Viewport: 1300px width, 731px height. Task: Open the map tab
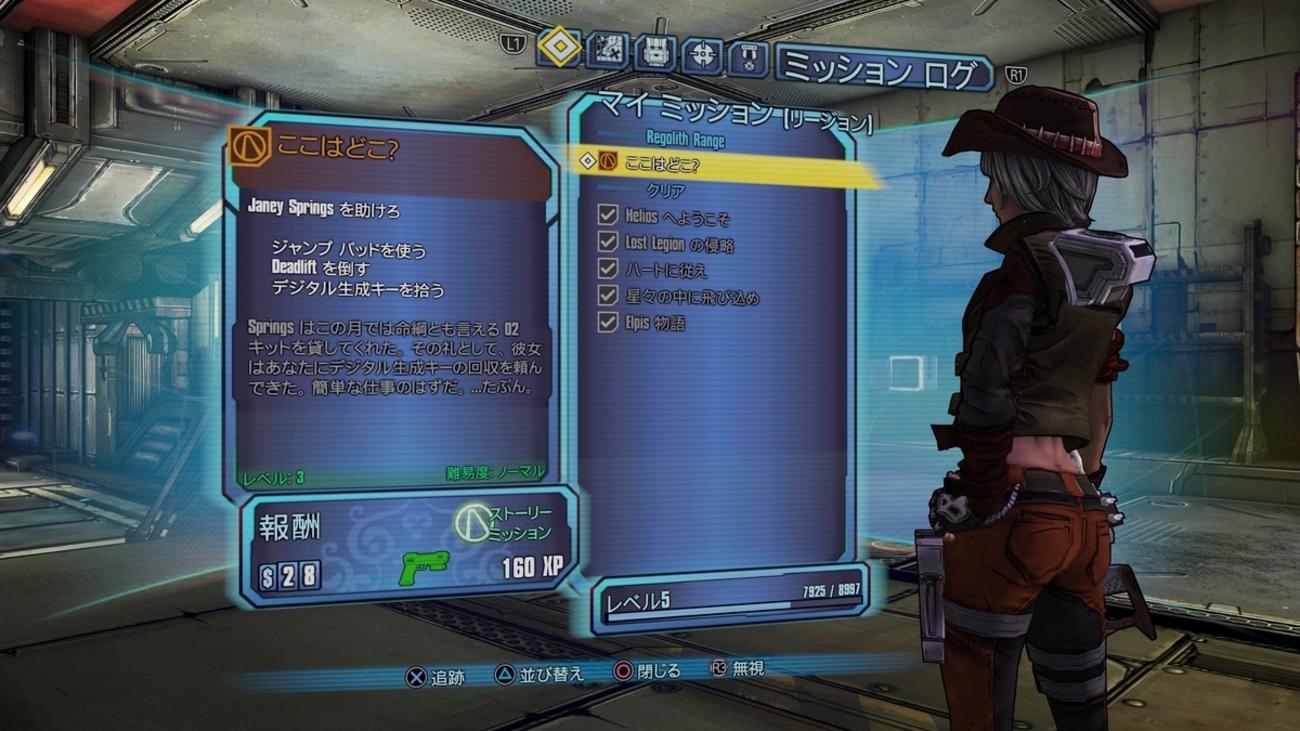607,51
